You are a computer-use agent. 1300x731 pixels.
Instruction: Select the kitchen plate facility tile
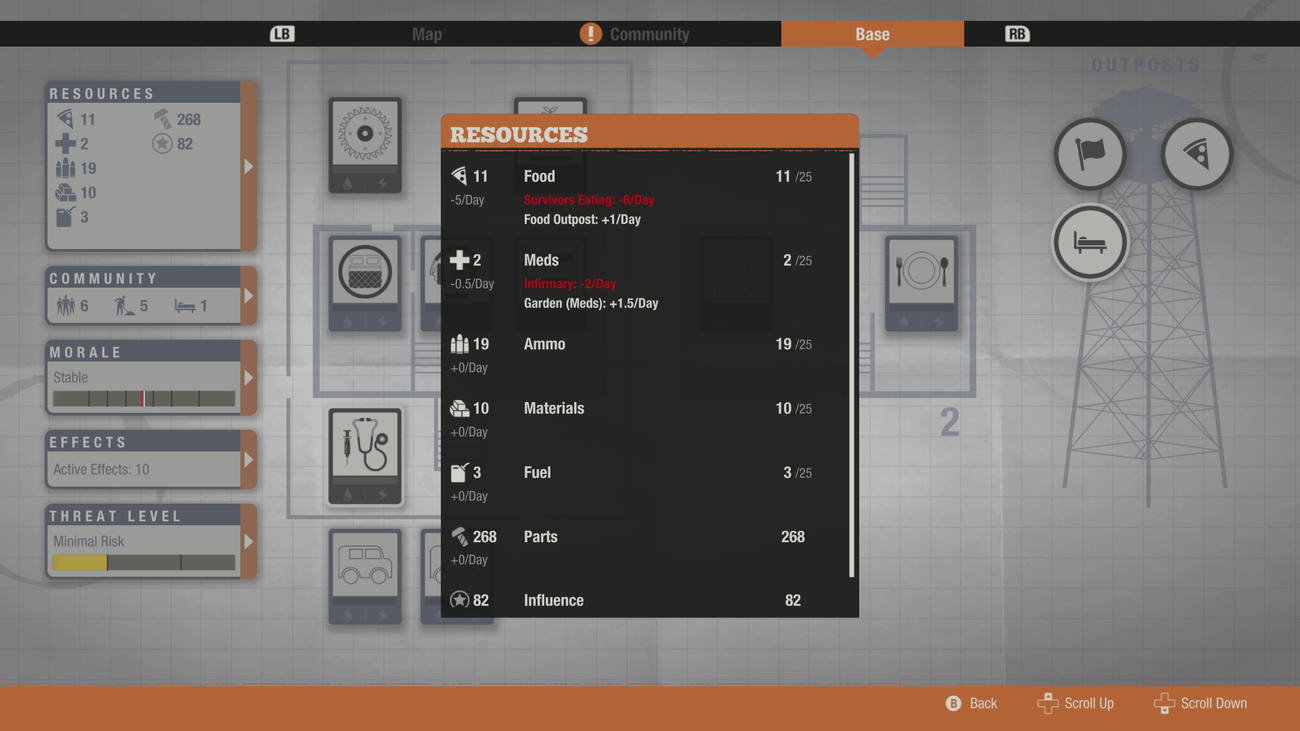pos(921,282)
